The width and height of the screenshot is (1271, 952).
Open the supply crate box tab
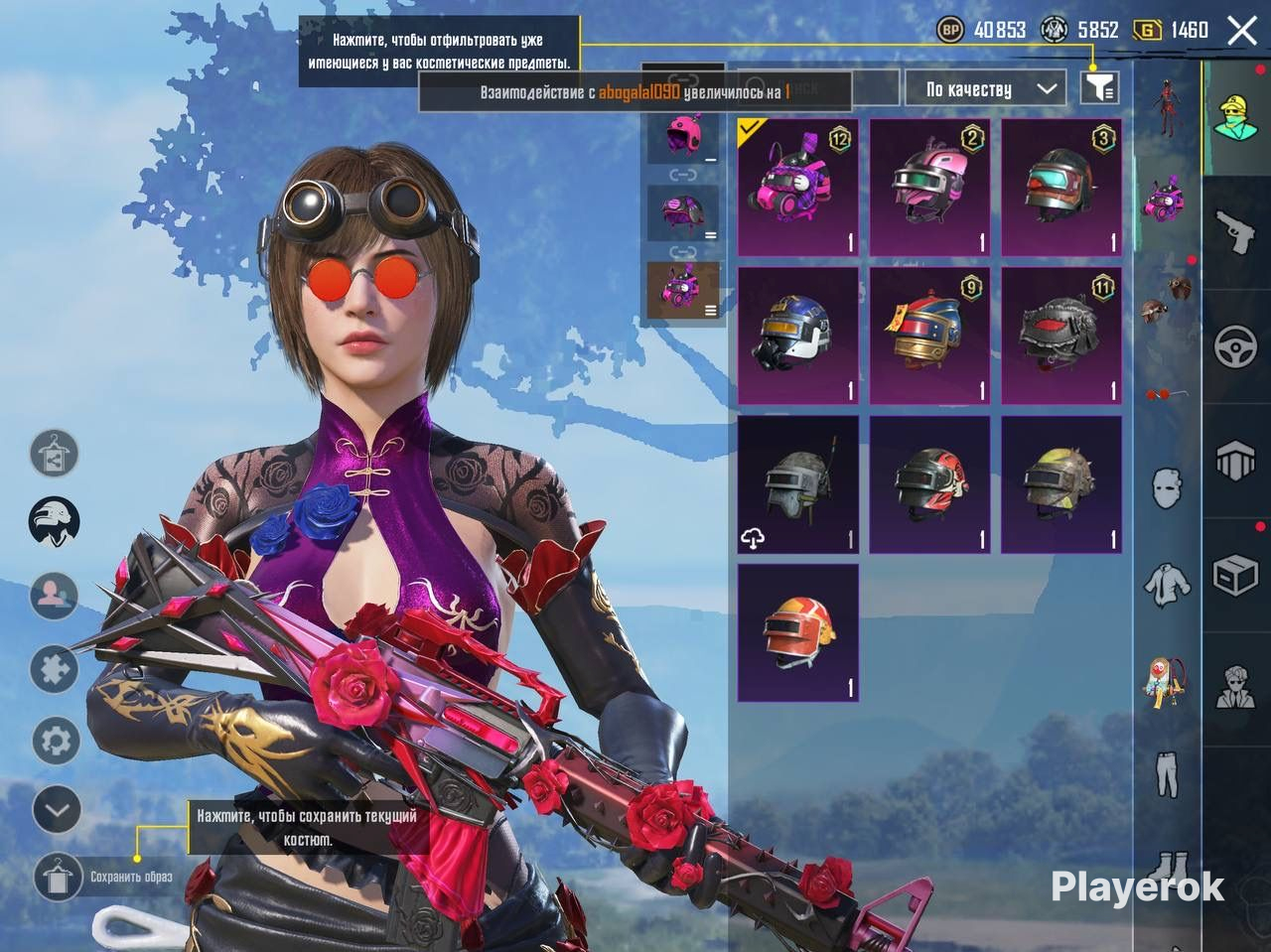[x=1235, y=575]
